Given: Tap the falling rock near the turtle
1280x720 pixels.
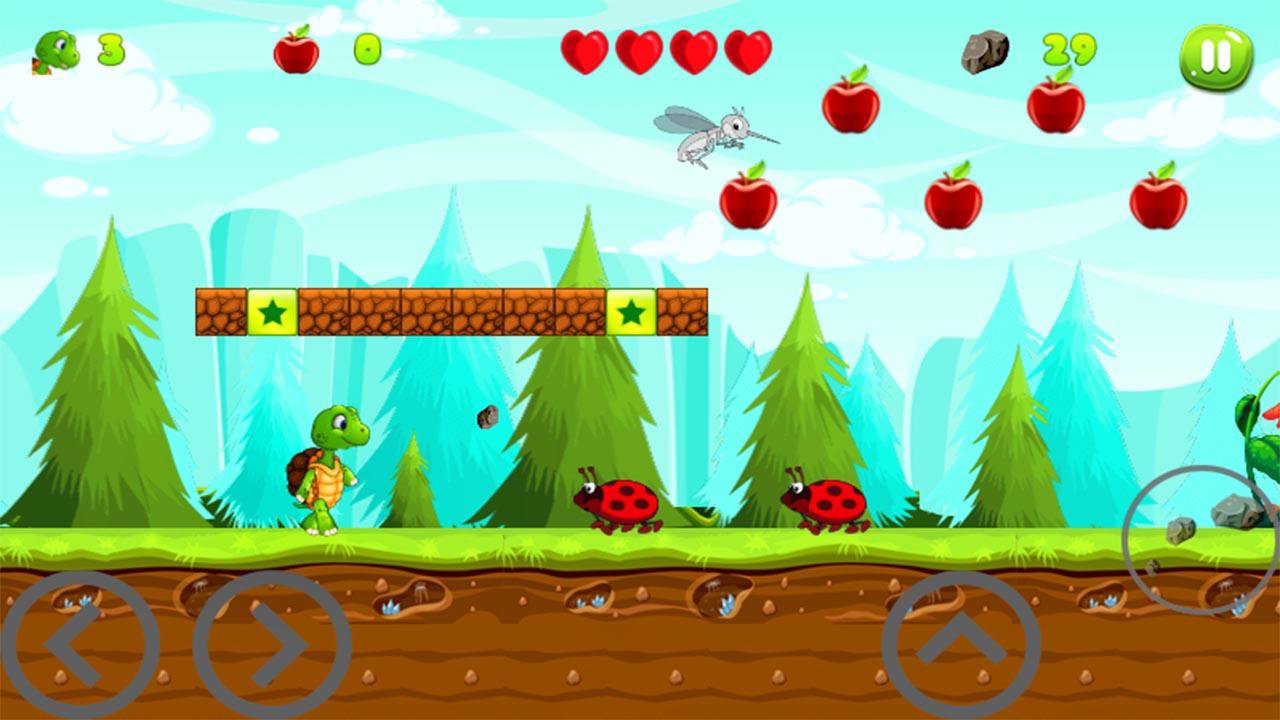Looking at the screenshot, I should tap(489, 418).
